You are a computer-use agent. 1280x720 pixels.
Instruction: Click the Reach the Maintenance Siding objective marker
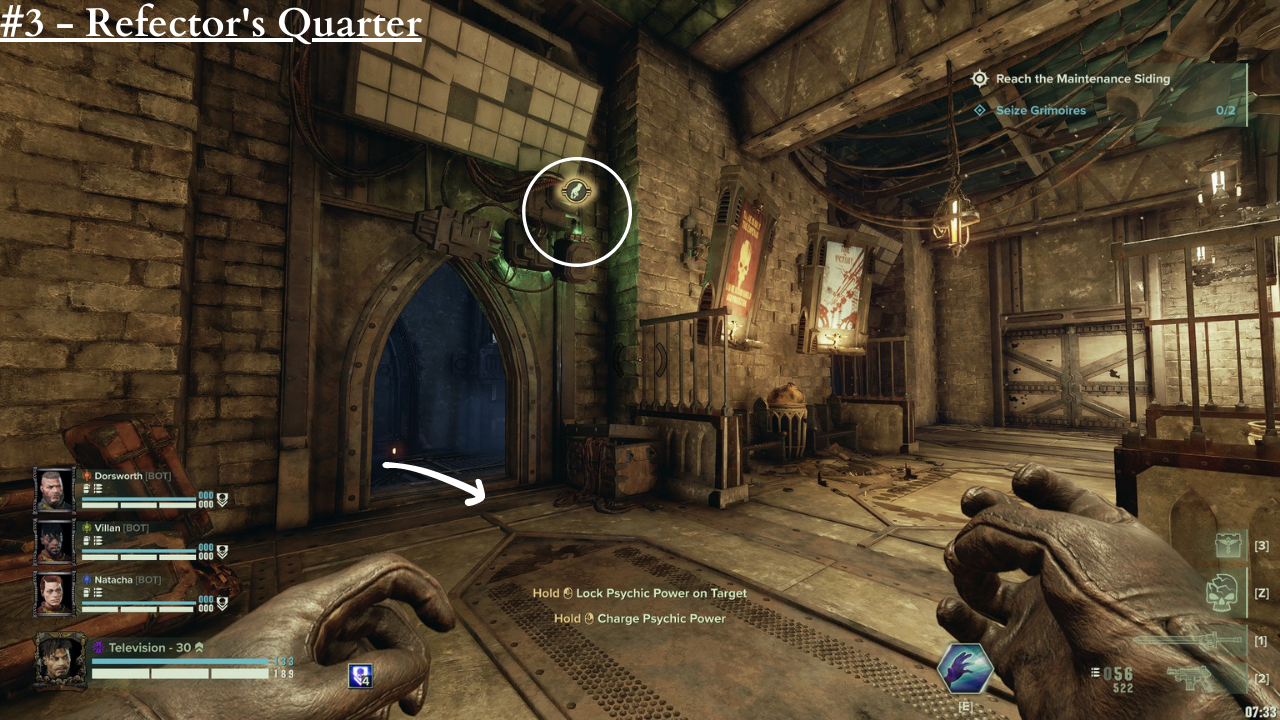(978, 78)
